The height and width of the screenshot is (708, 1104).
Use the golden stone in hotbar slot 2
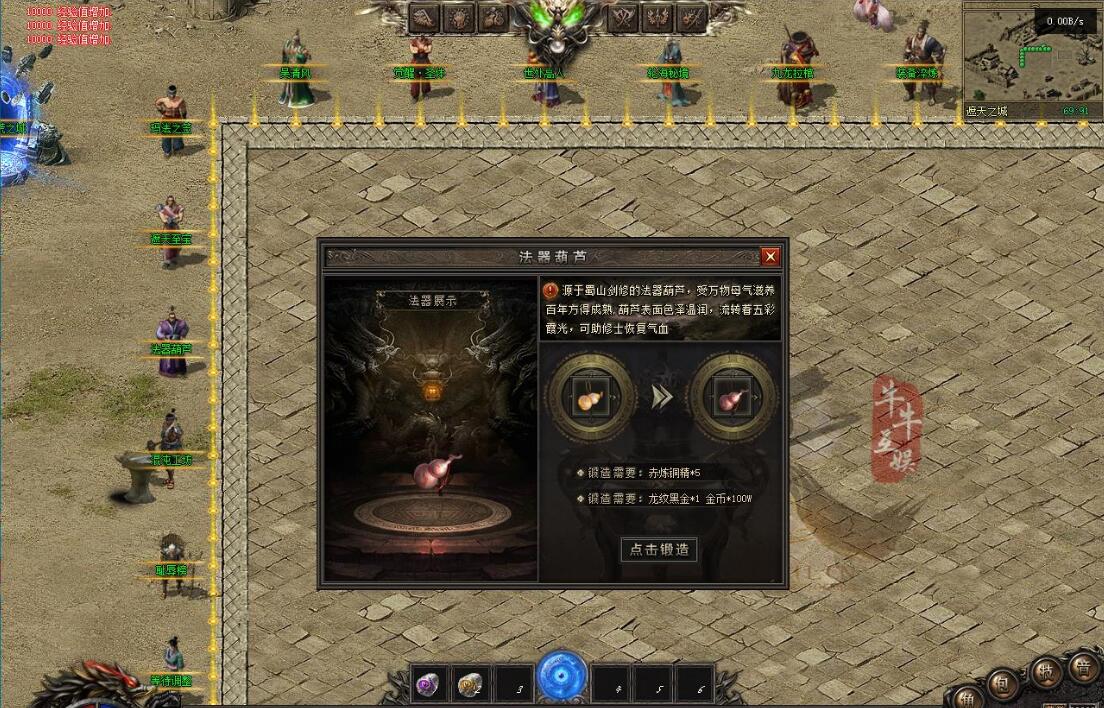point(472,684)
